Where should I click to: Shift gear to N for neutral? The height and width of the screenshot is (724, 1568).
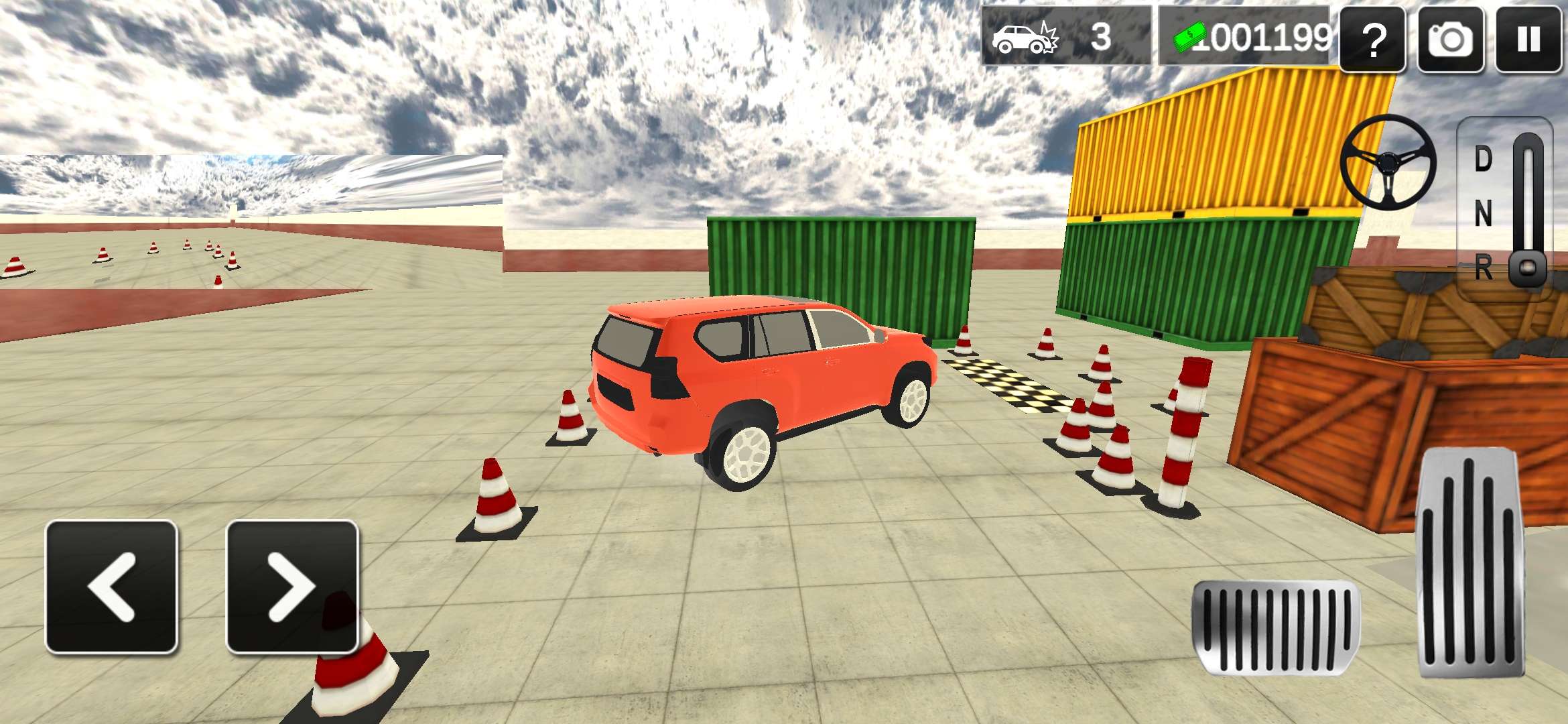coord(1484,215)
